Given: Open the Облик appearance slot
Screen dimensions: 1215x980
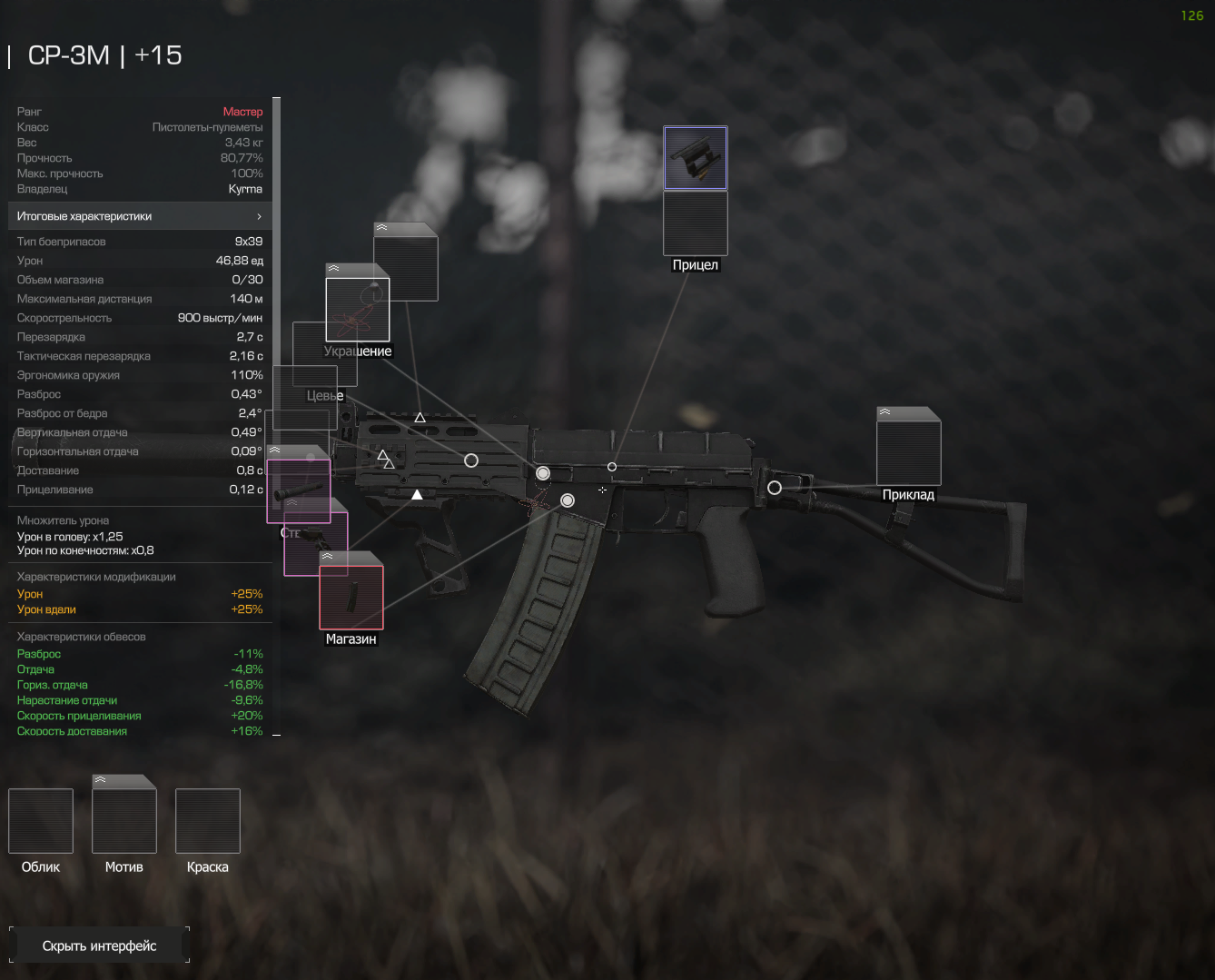Looking at the screenshot, I should 41,821.
